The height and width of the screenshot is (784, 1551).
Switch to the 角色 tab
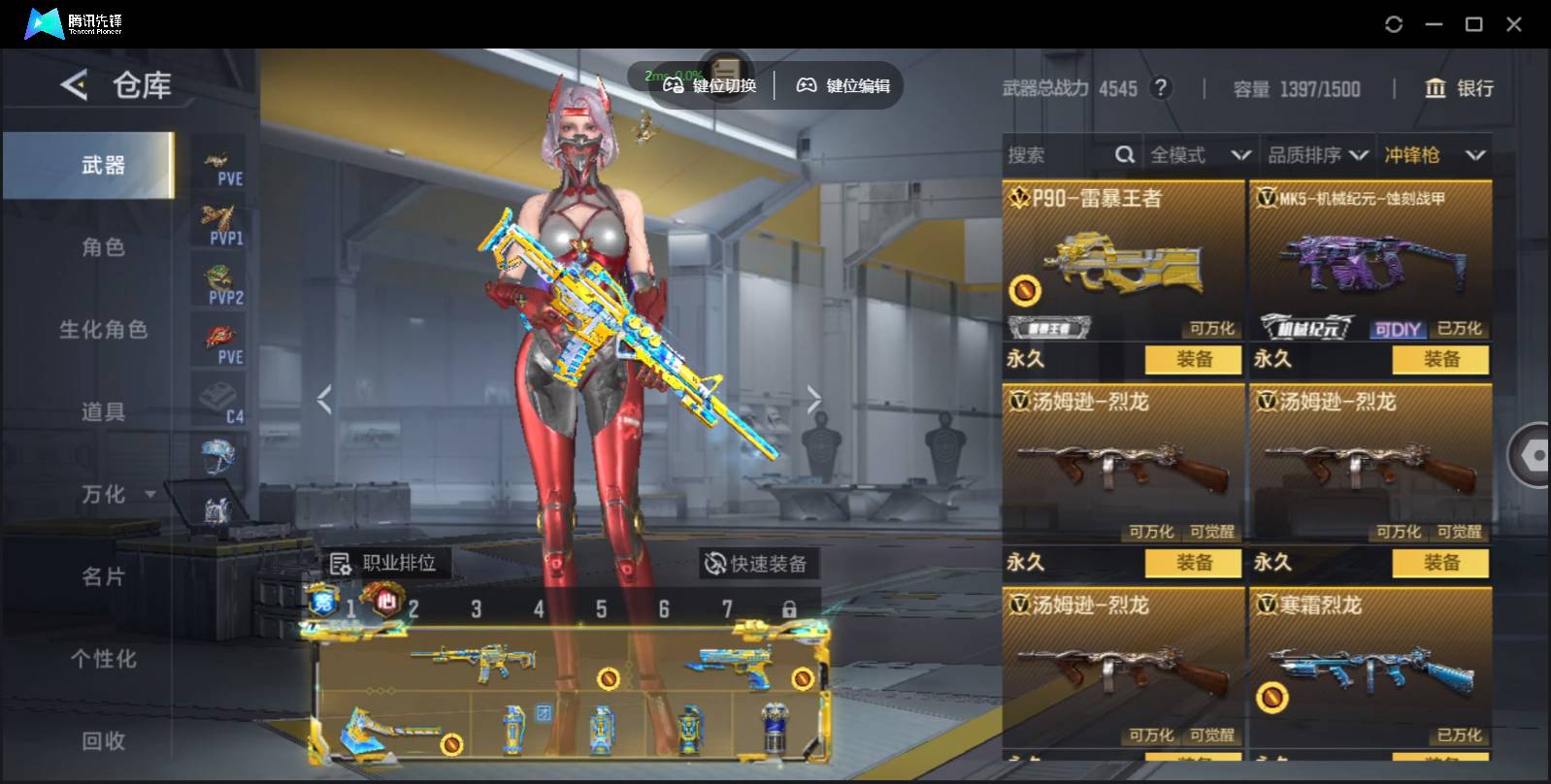103,247
